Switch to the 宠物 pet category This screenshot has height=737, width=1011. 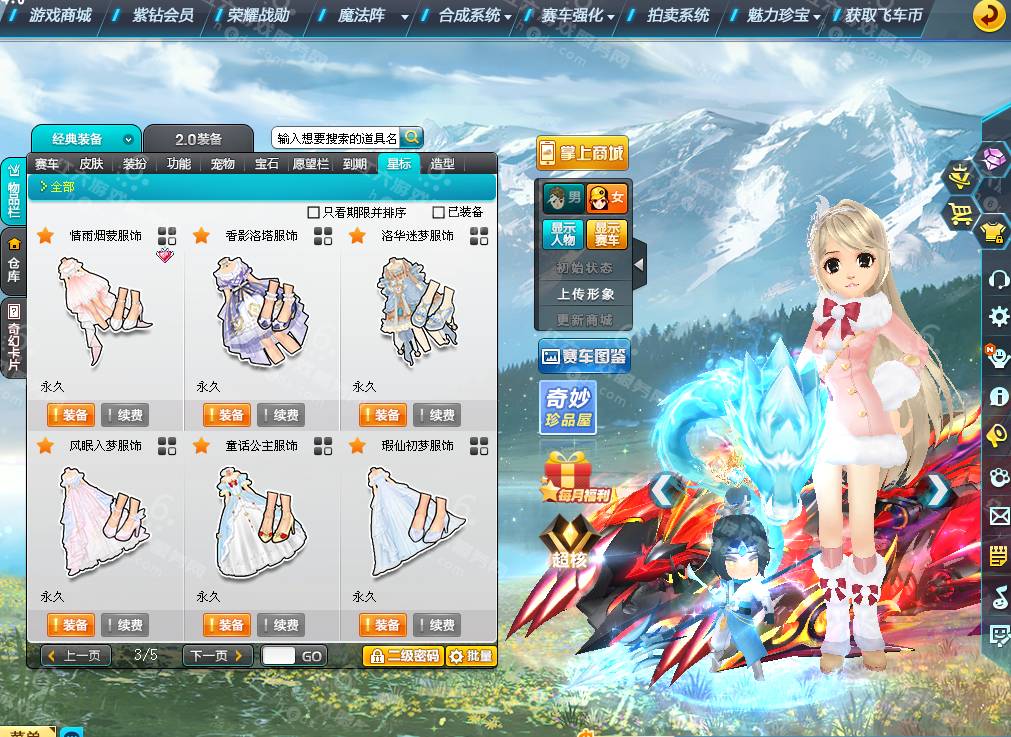222,164
